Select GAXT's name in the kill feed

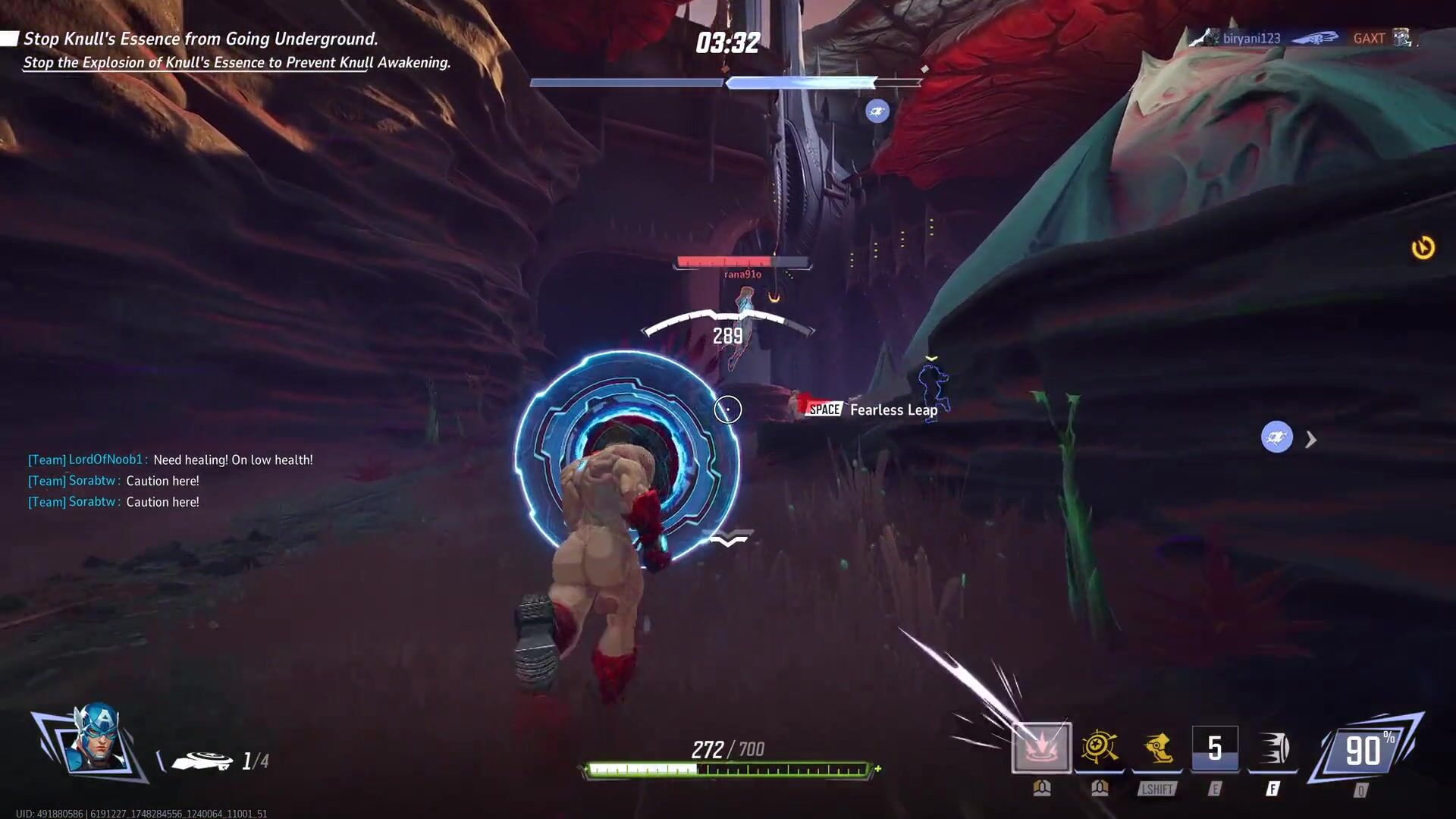1369,38
